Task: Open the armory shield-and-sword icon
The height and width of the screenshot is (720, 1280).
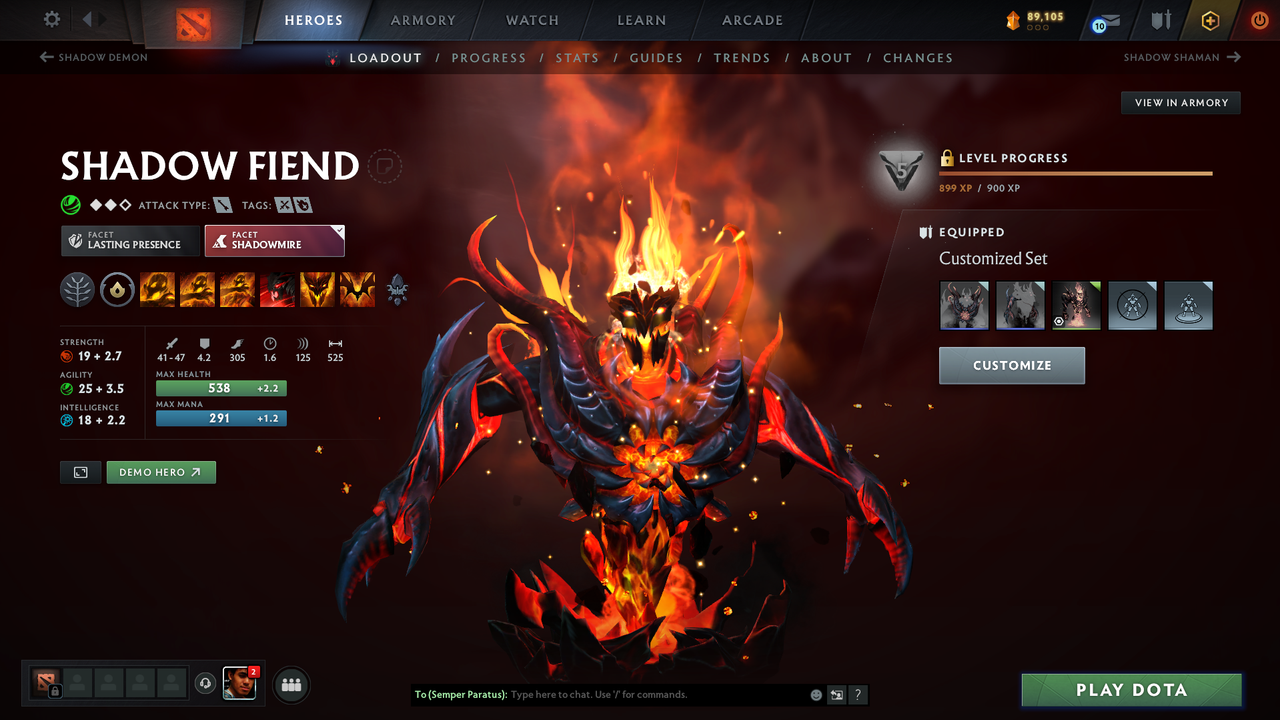Action: click(1159, 20)
